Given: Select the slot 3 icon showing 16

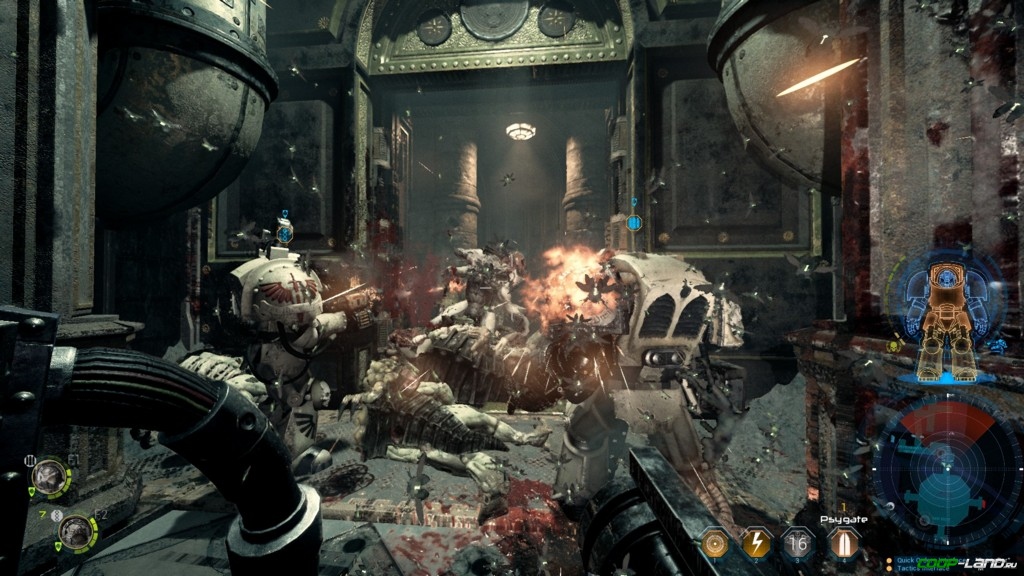Looking at the screenshot, I should (x=799, y=543).
